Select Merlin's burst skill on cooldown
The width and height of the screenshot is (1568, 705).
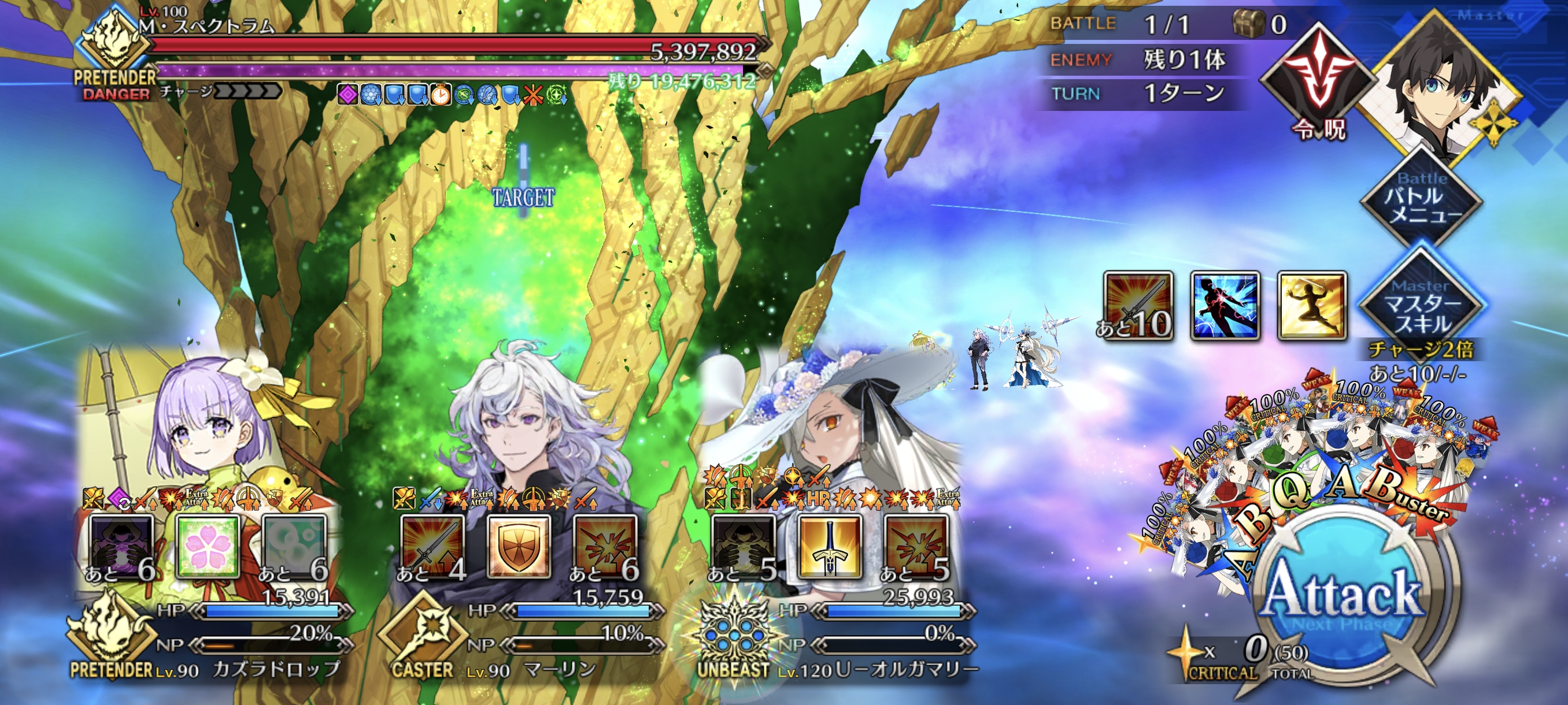tap(606, 546)
